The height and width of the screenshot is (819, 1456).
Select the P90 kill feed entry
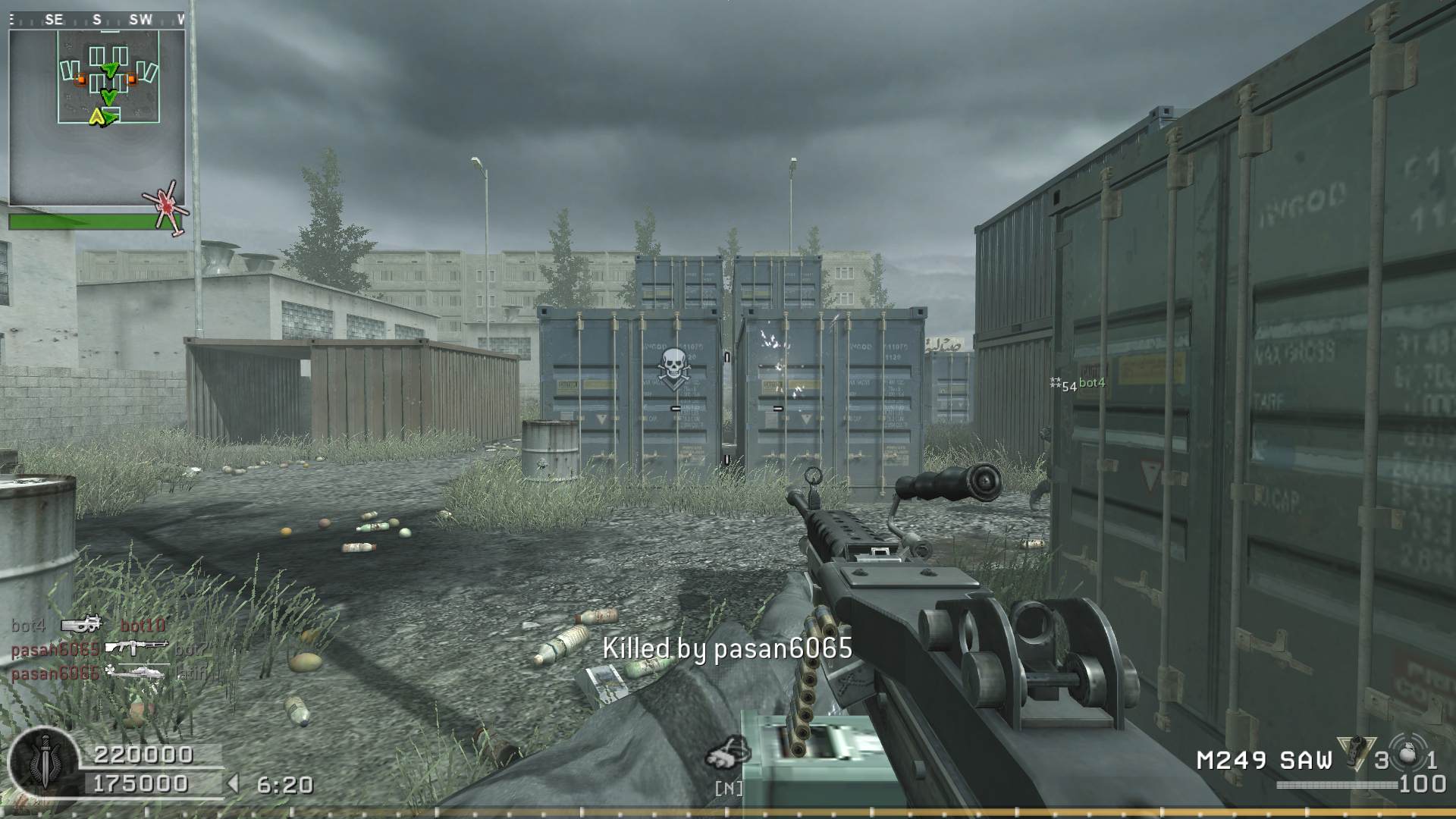[x=82, y=625]
